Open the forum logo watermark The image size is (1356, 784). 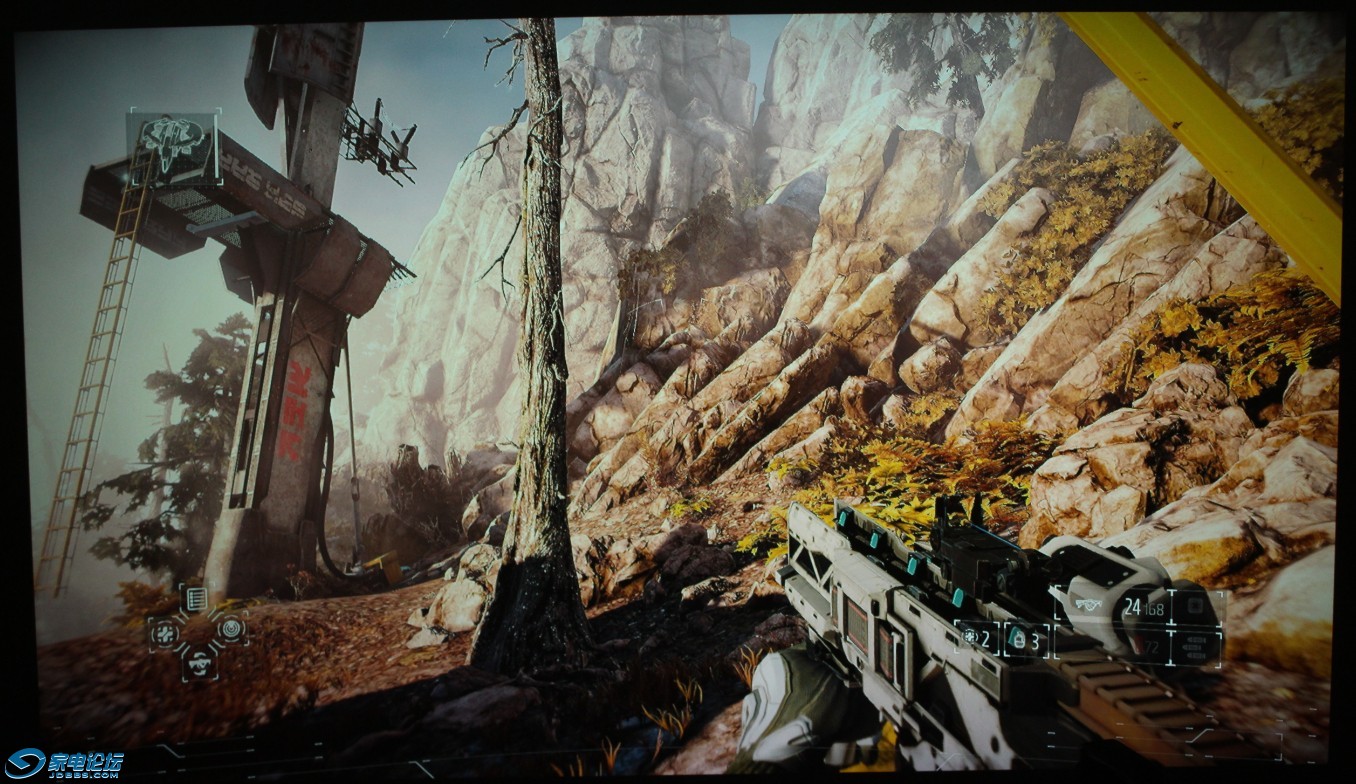pos(63,763)
